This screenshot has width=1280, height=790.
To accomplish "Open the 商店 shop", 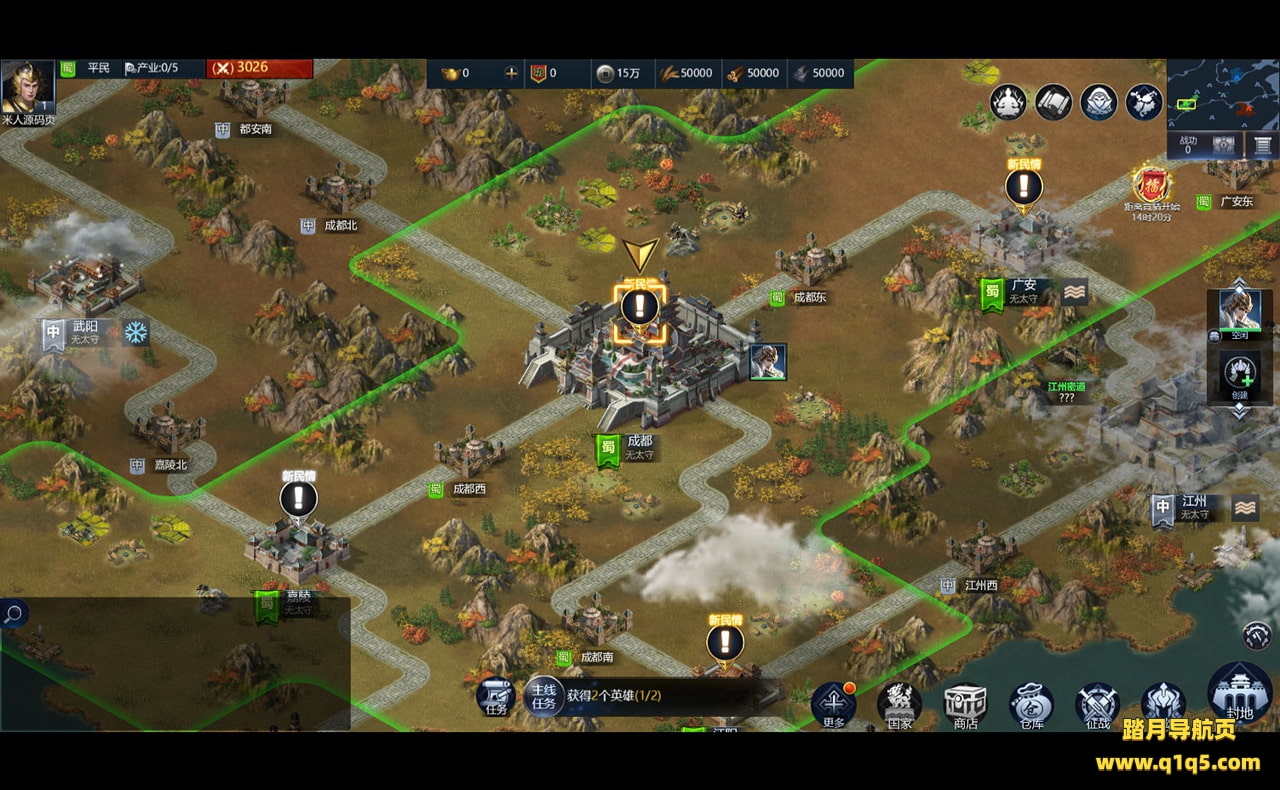I will click(965, 705).
